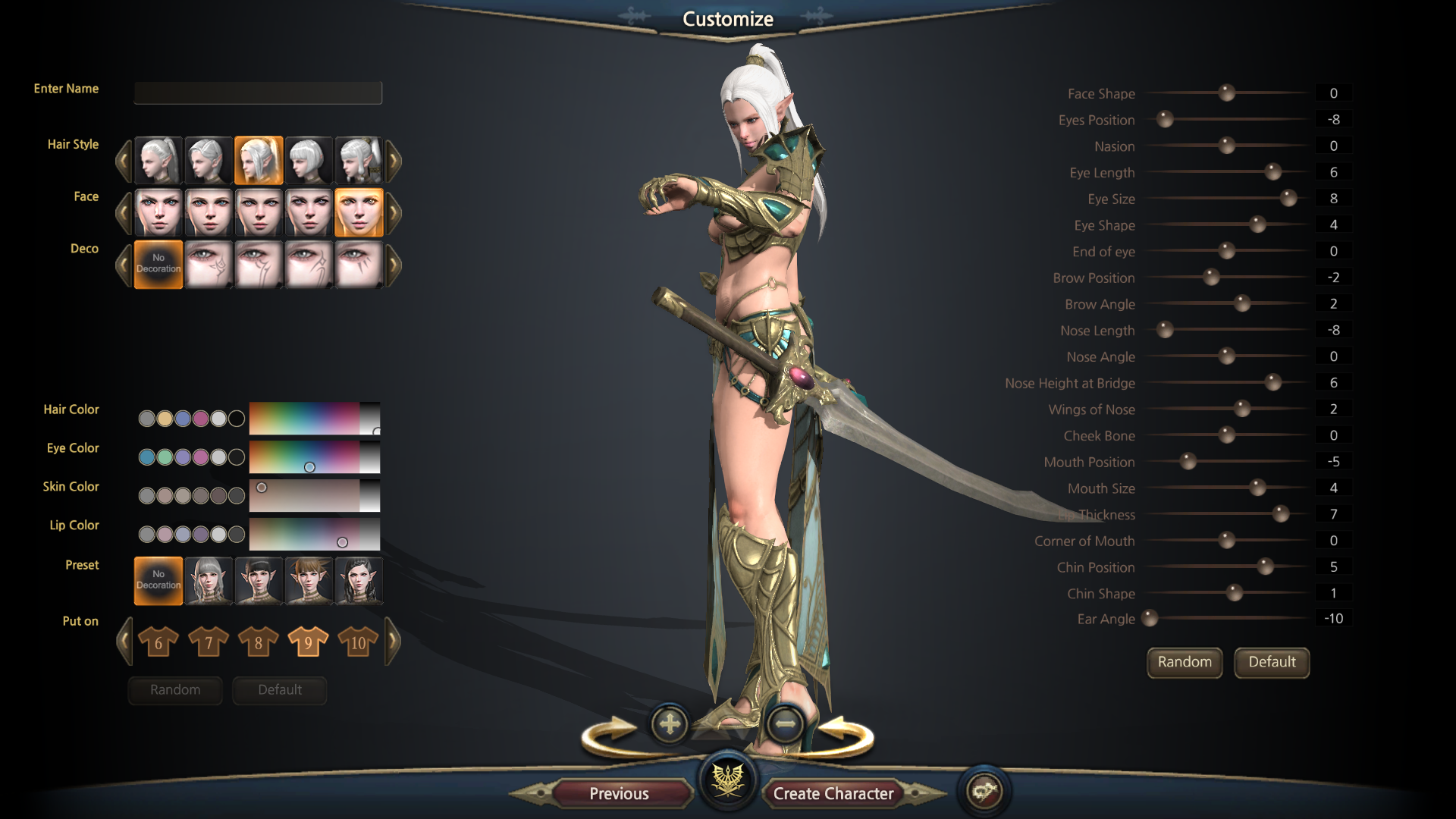Show next hair styles with right arrow

(394, 160)
